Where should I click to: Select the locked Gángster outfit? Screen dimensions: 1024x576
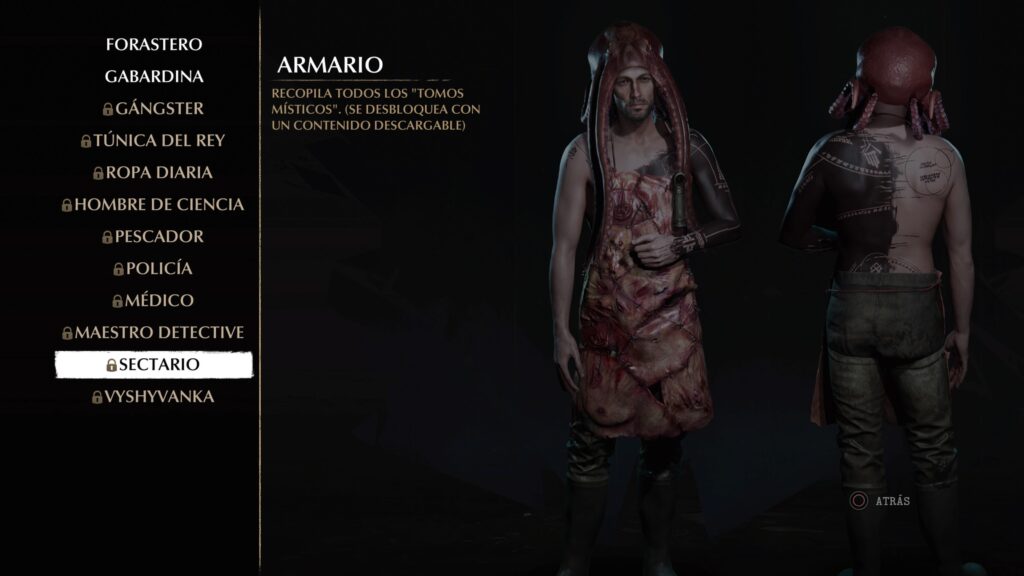pos(154,108)
